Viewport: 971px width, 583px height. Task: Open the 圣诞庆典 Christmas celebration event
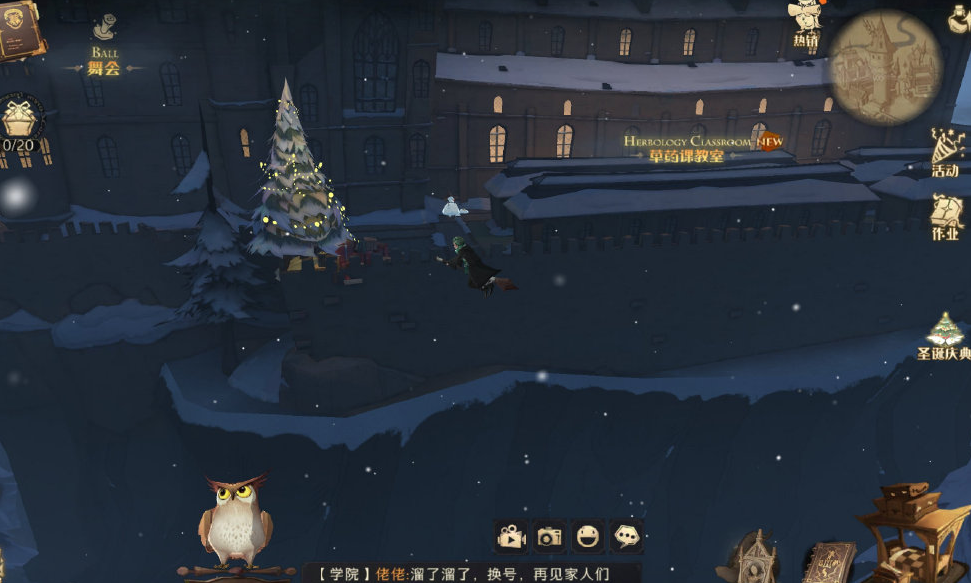[x=944, y=337]
